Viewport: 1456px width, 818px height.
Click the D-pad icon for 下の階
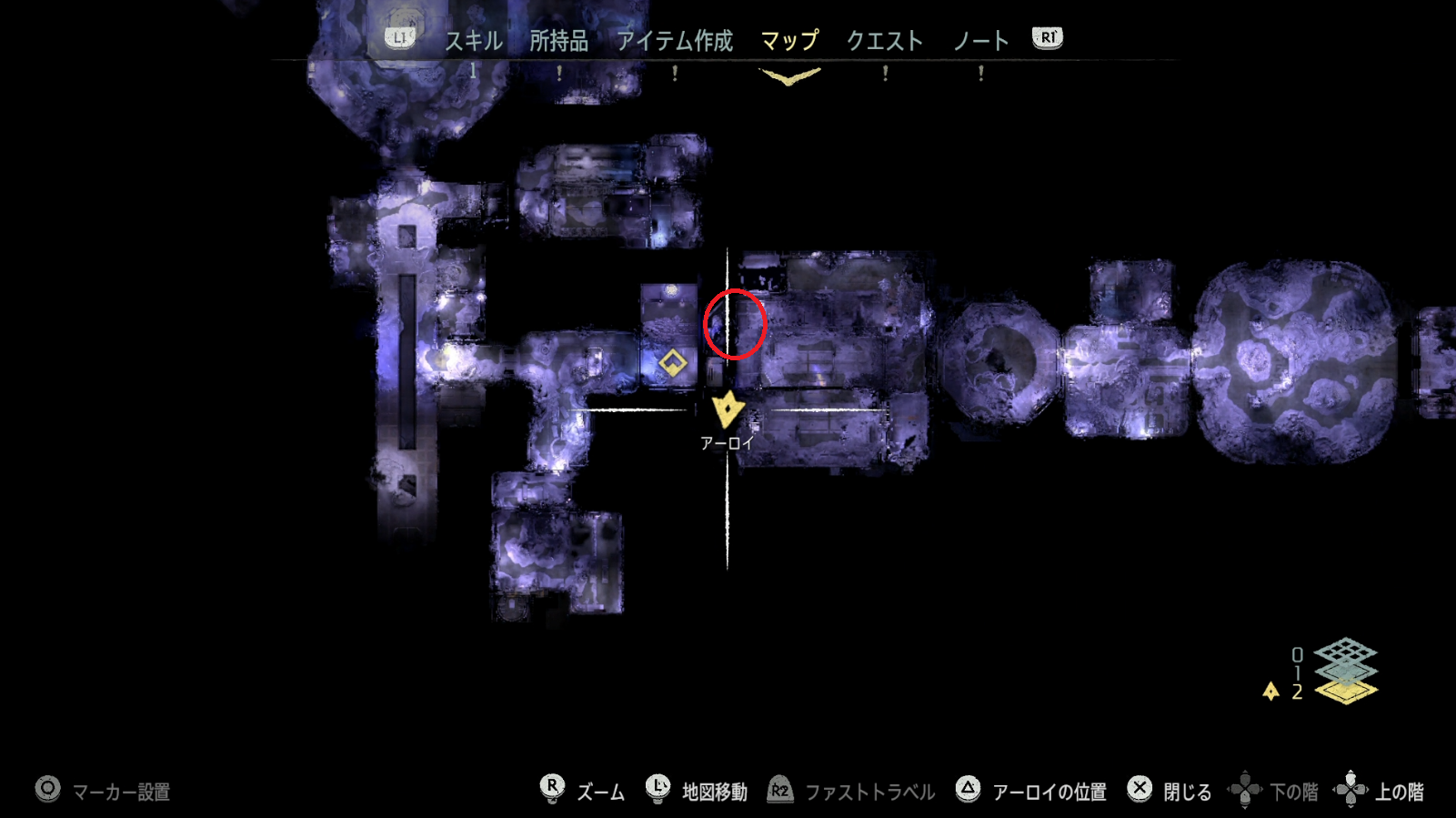pyautogui.click(x=1247, y=791)
